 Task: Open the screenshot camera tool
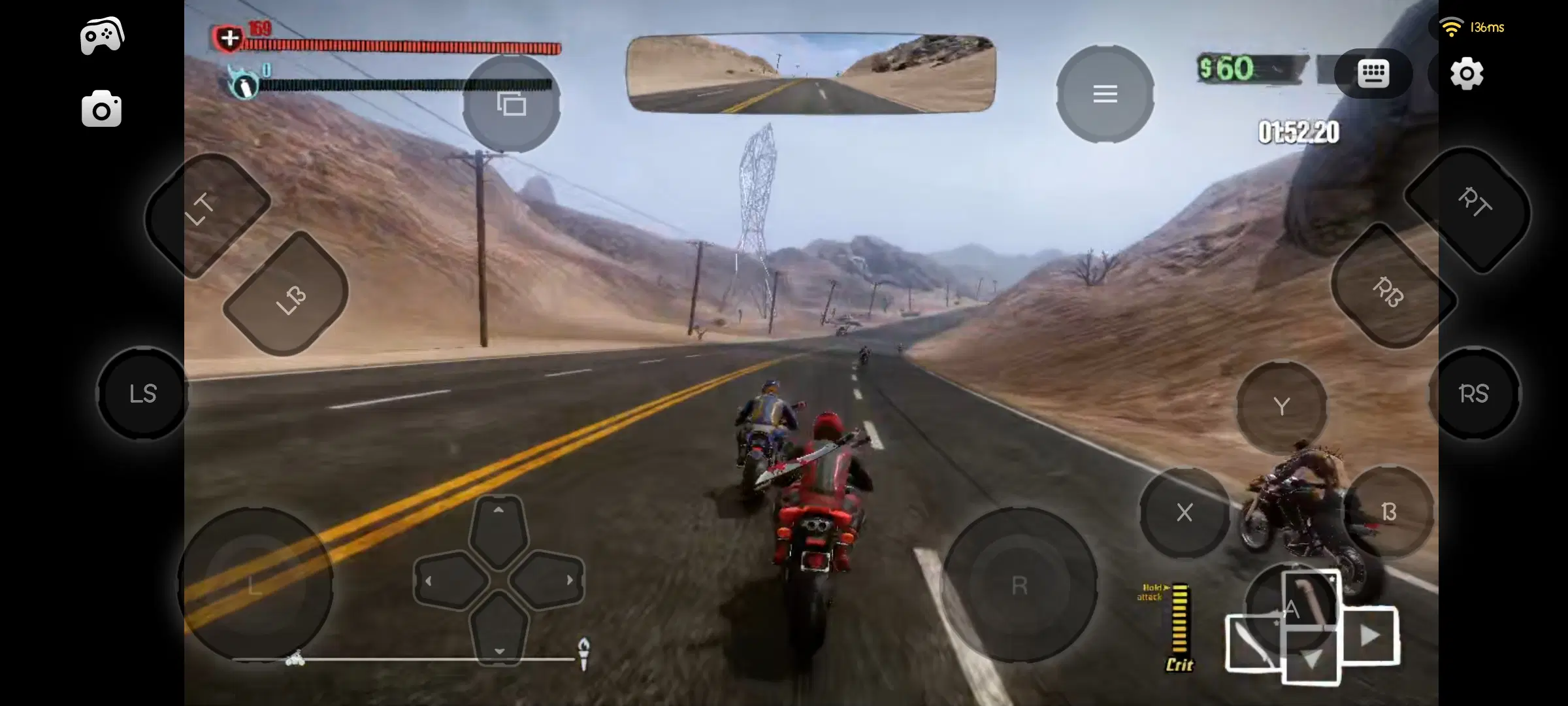pyautogui.click(x=101, y=108)
